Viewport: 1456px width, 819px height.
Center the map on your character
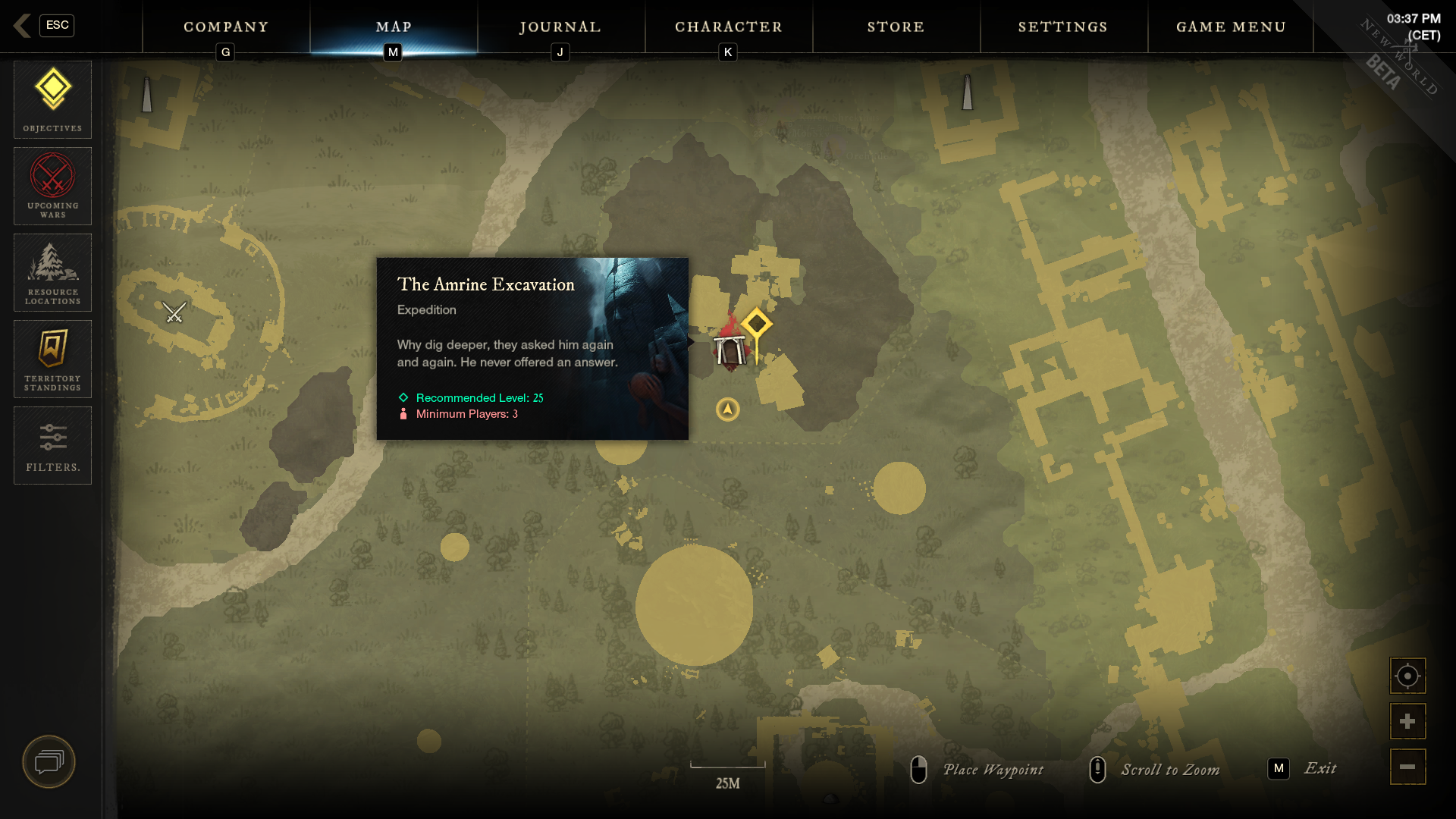(1407, 675)
